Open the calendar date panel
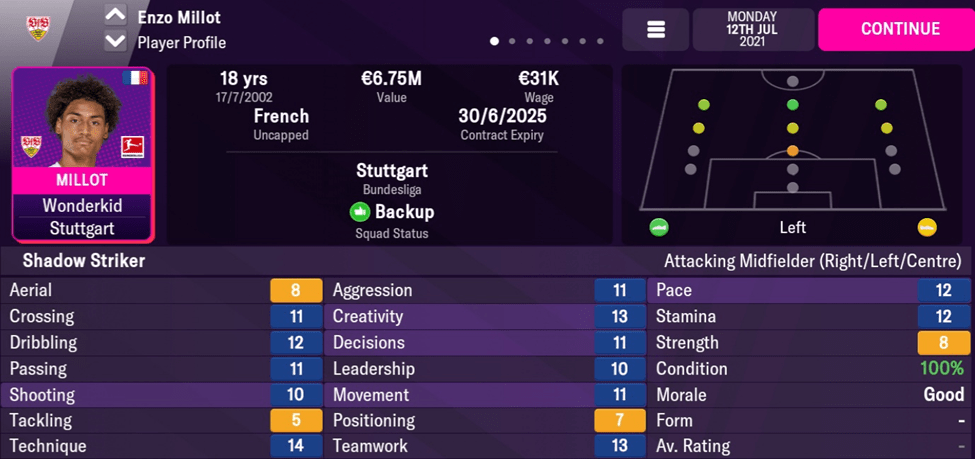 point(752,30)
